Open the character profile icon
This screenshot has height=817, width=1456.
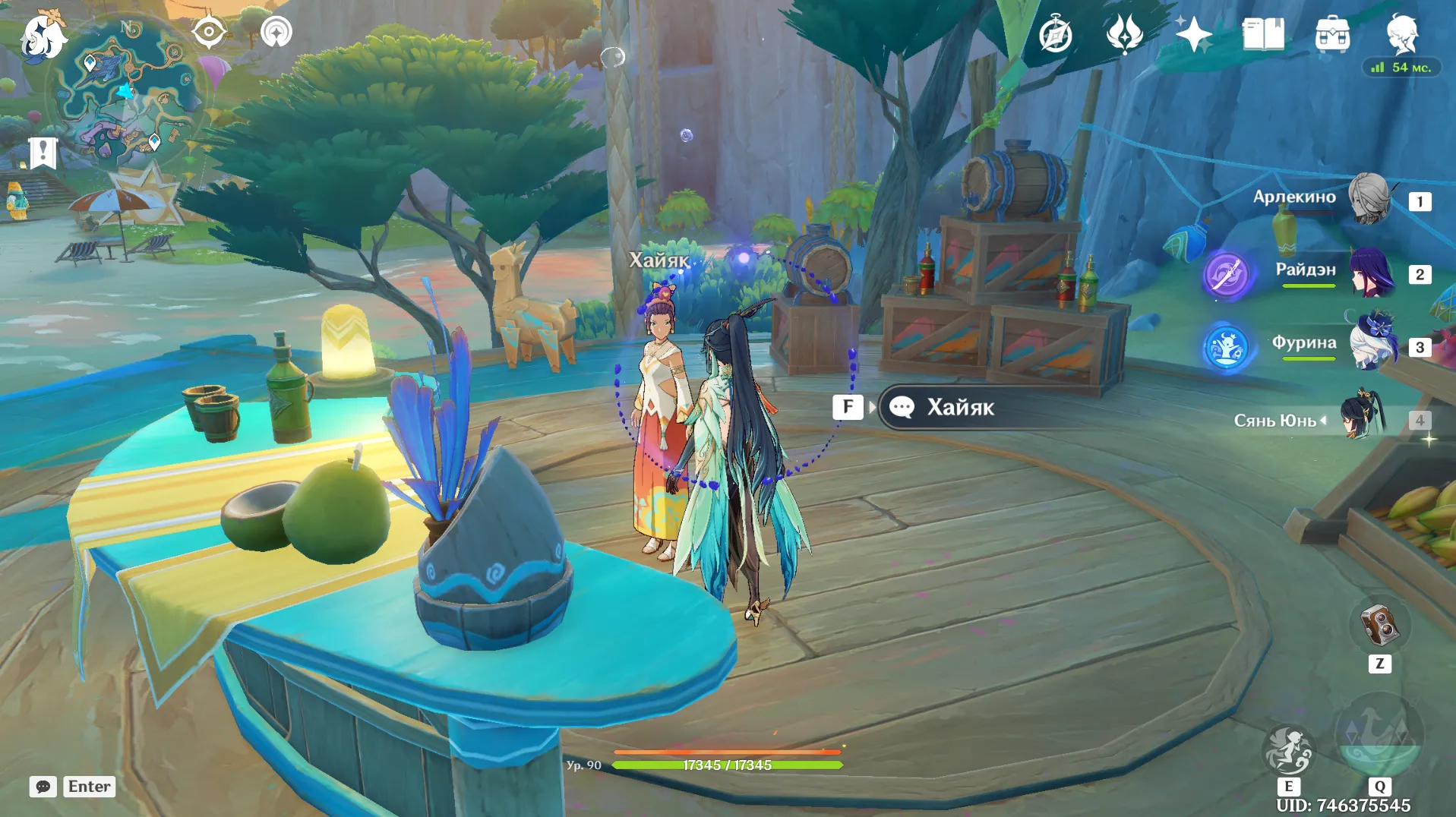(1401, 35)
